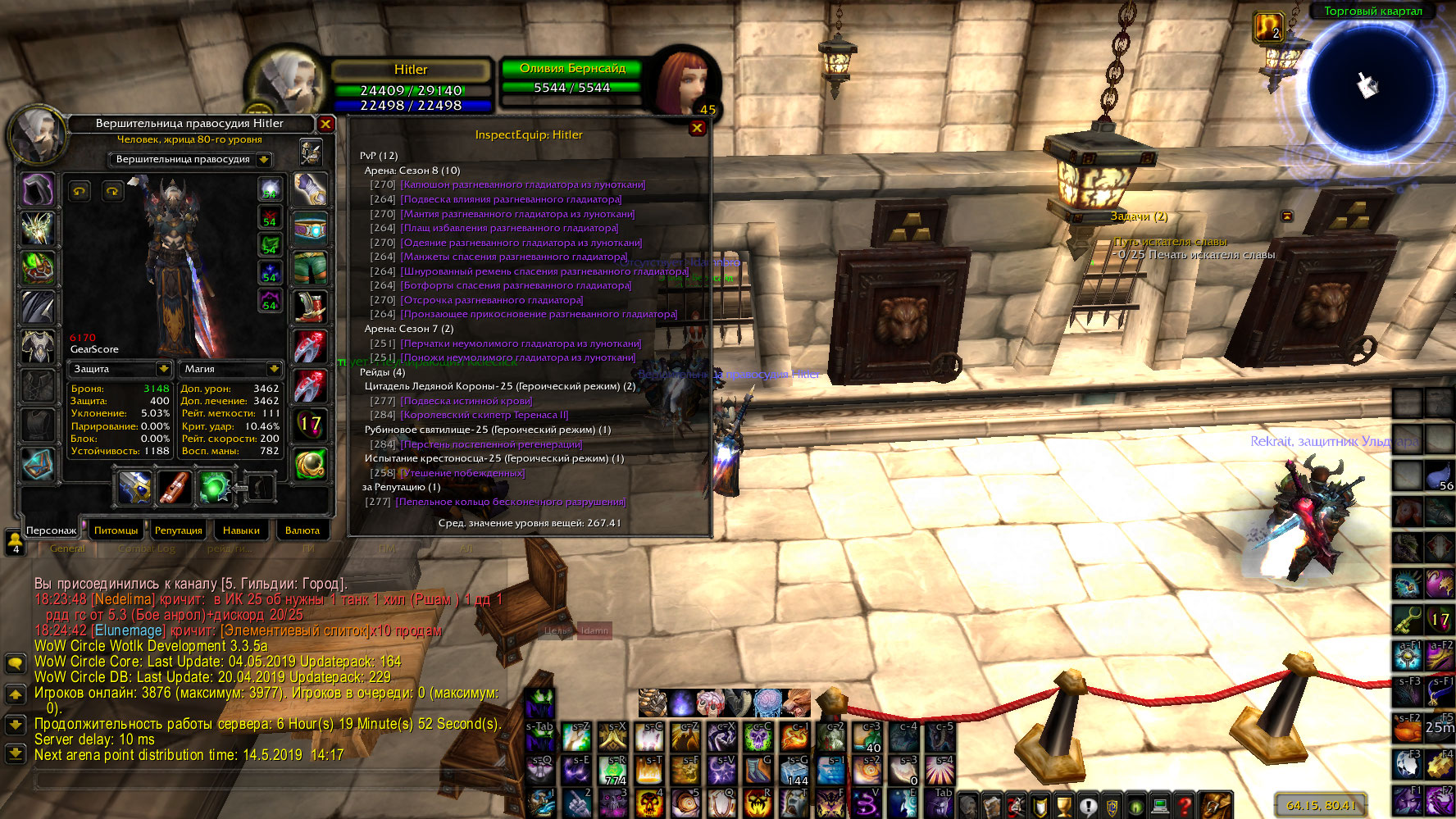
Task: Close the InspectEquip panel
Action: click(x=697, y=128)
